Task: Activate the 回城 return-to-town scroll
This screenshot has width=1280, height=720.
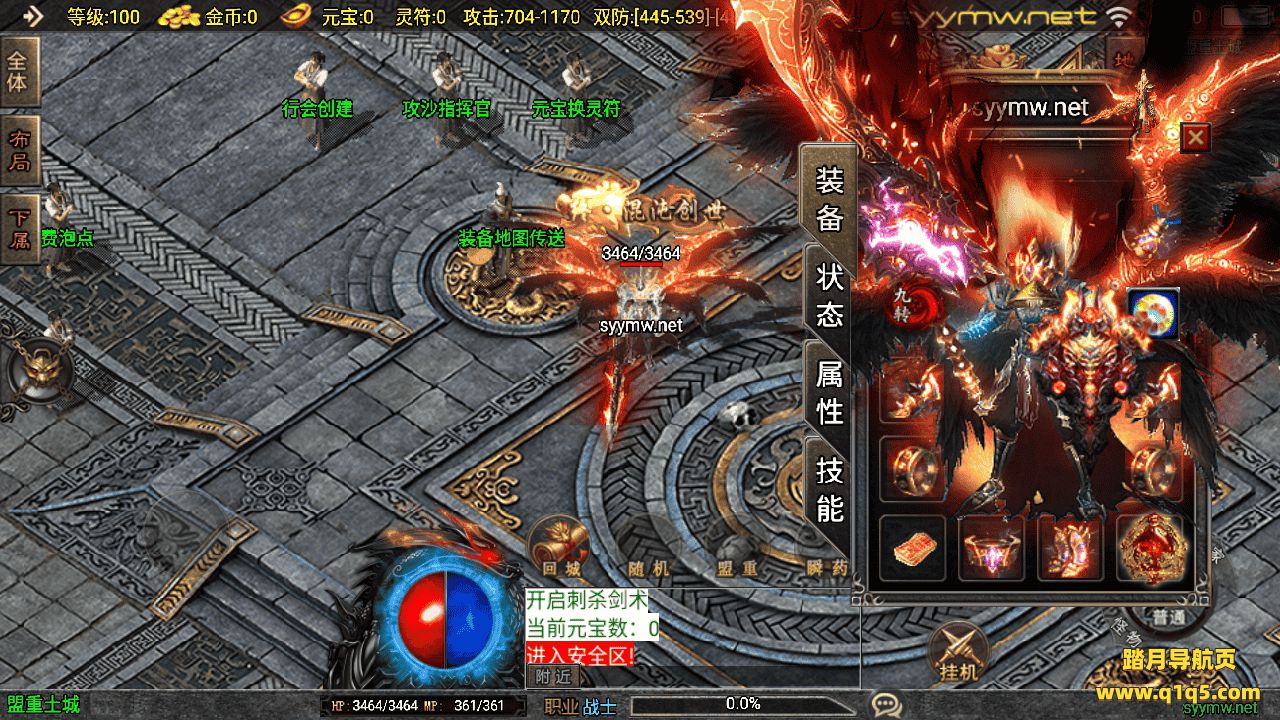Action: 559,544
